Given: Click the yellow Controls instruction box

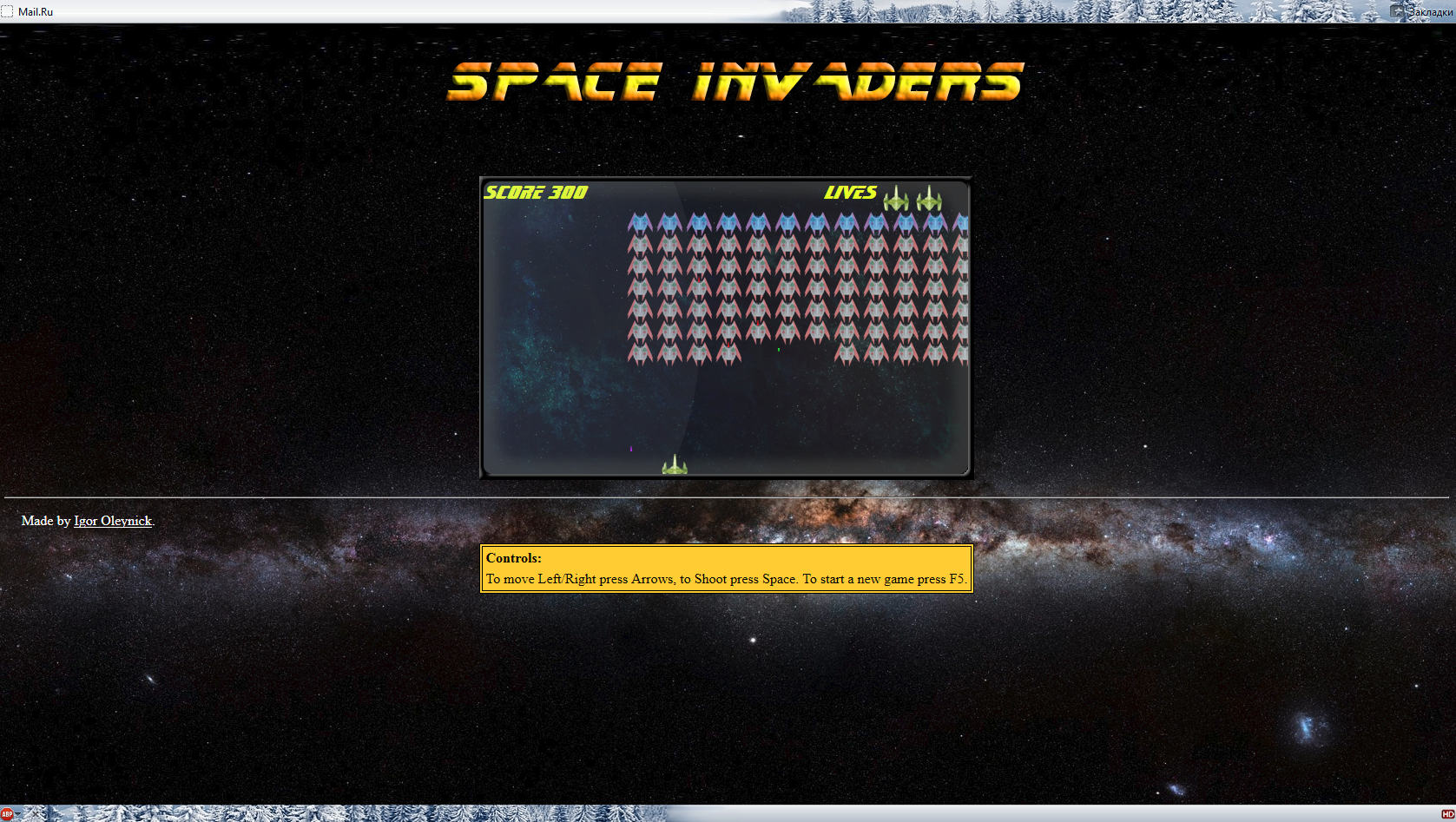Looking at the screenshot, I should [x=727, y=566].
